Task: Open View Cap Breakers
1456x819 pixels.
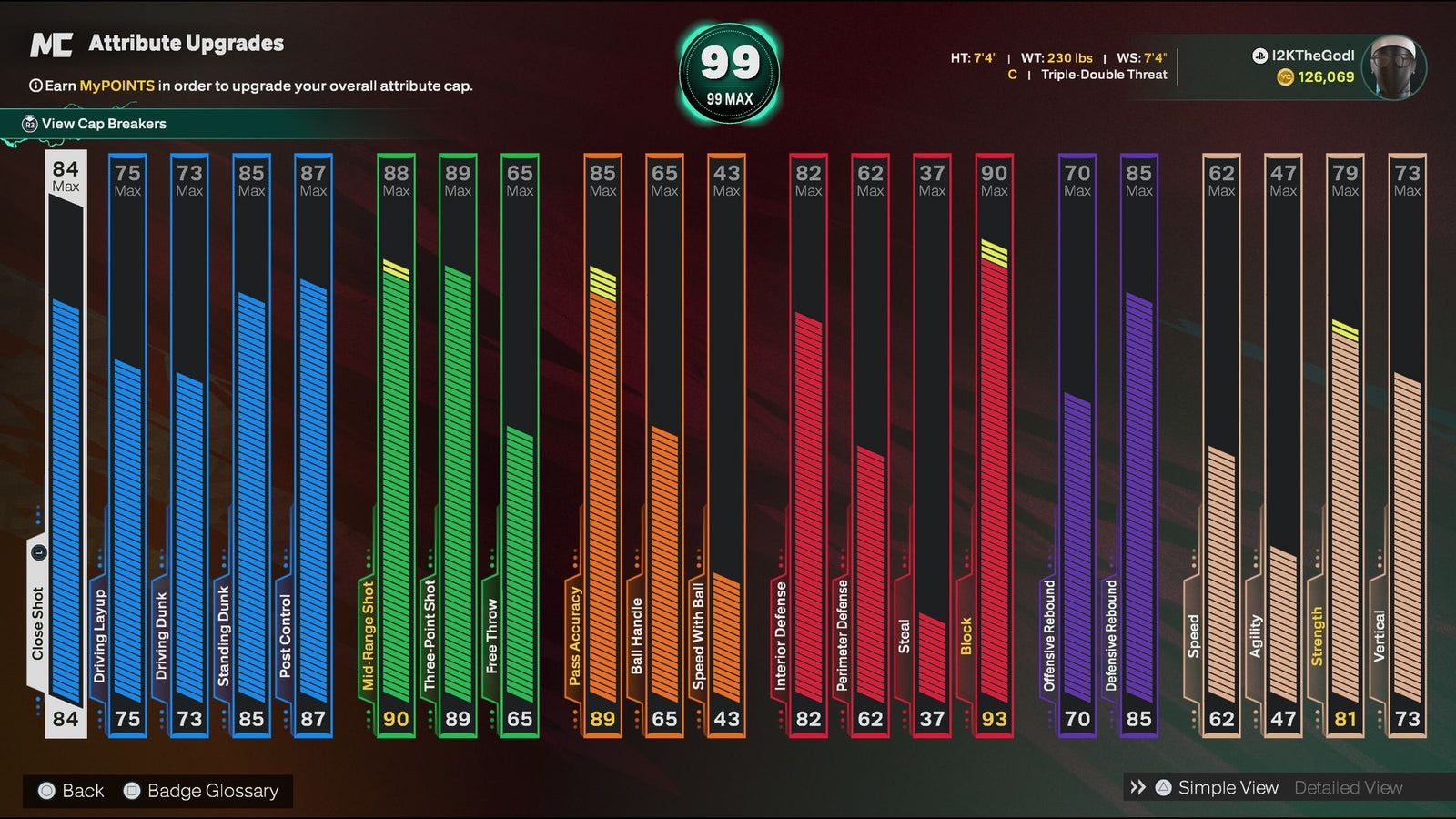Action: (x=103, y=124)
